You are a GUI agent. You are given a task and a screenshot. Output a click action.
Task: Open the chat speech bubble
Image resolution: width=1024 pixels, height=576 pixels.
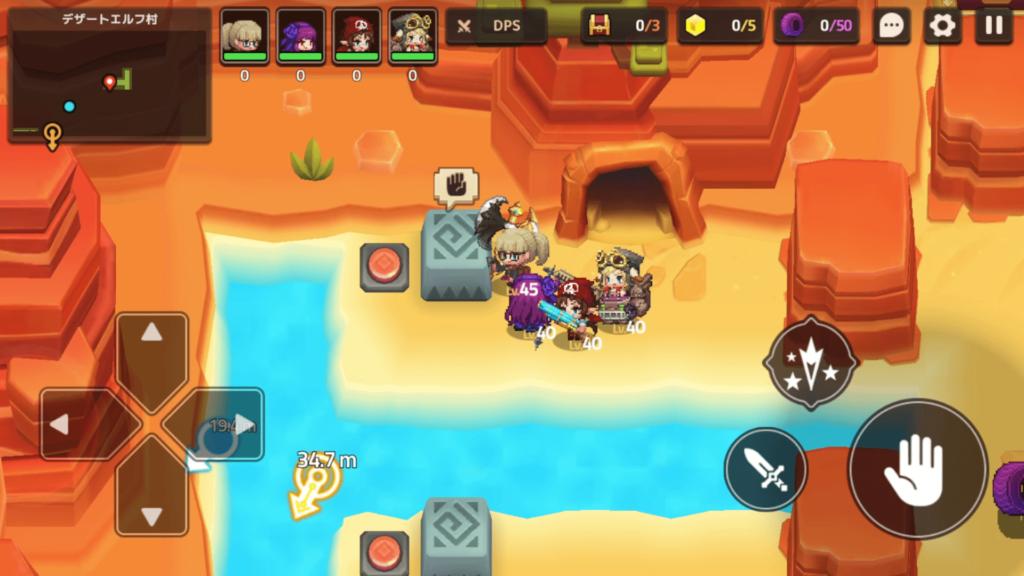[891, 26]
